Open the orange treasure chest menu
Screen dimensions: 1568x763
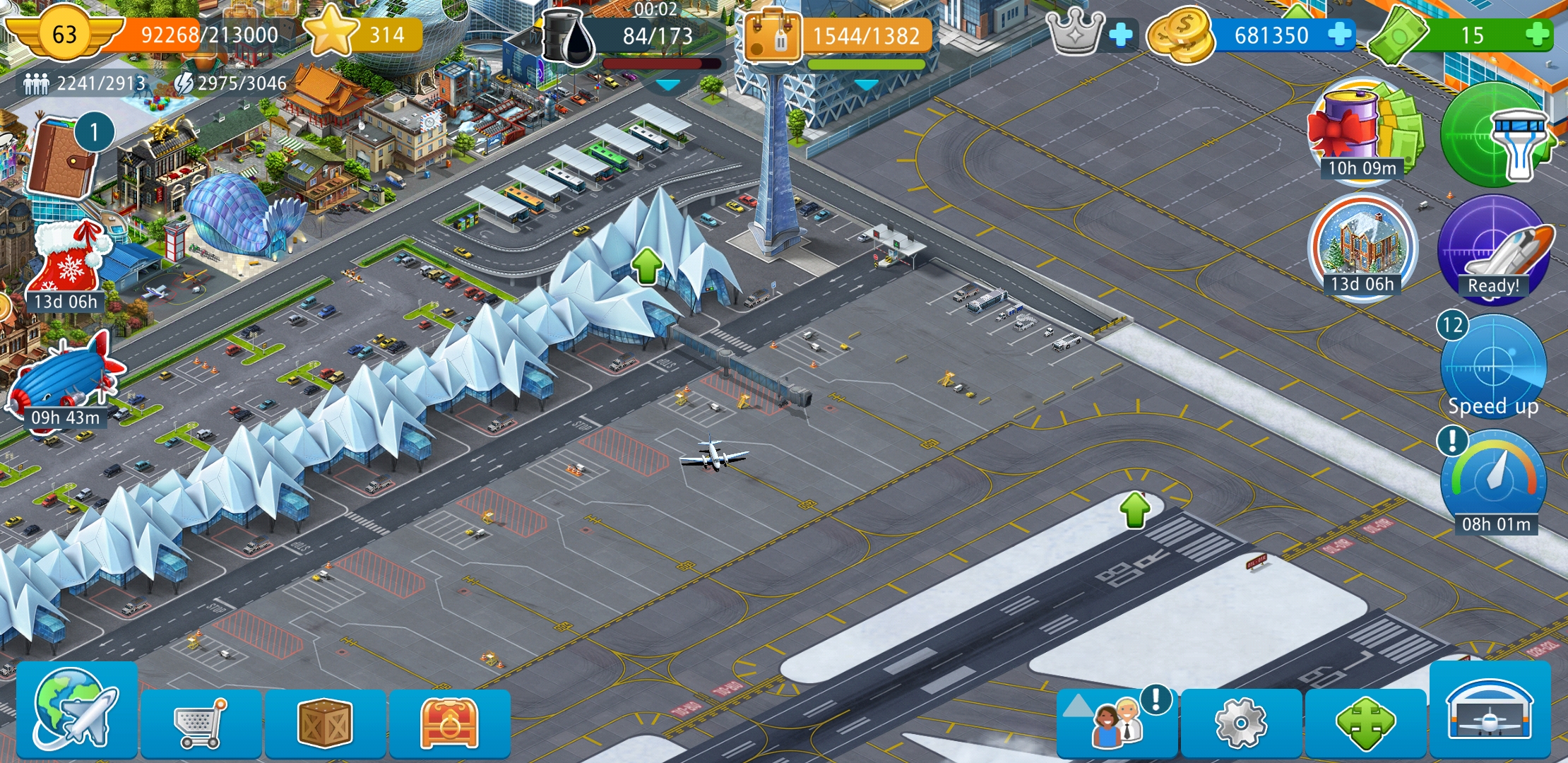pyautogui.click(x=449, y=722)
